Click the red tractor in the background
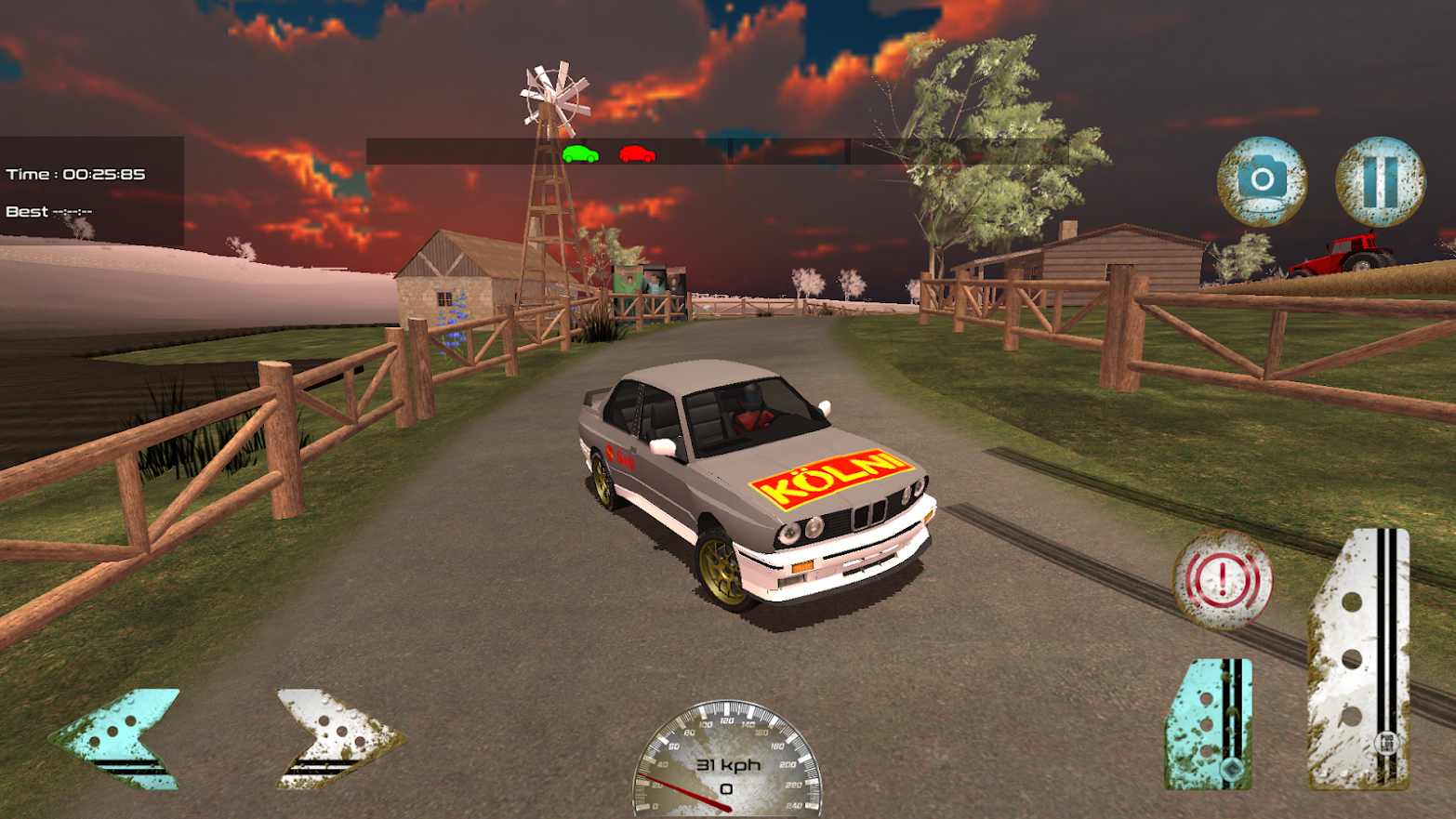This screenshot has height=819, width=1456. click(1340, 254)
